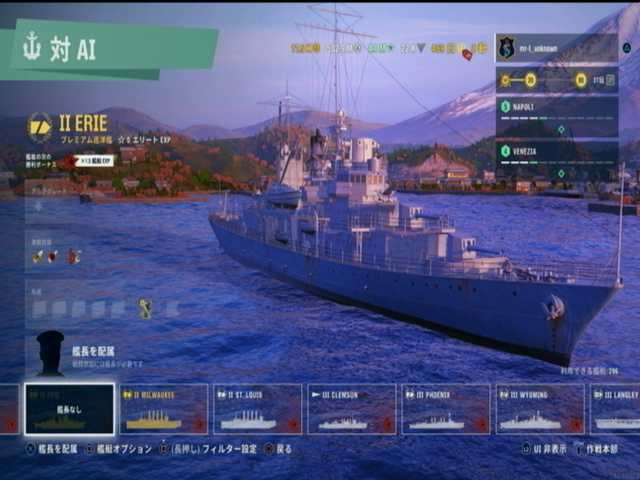Choose the II Milwaukee ship card

[x=164, y=410]
